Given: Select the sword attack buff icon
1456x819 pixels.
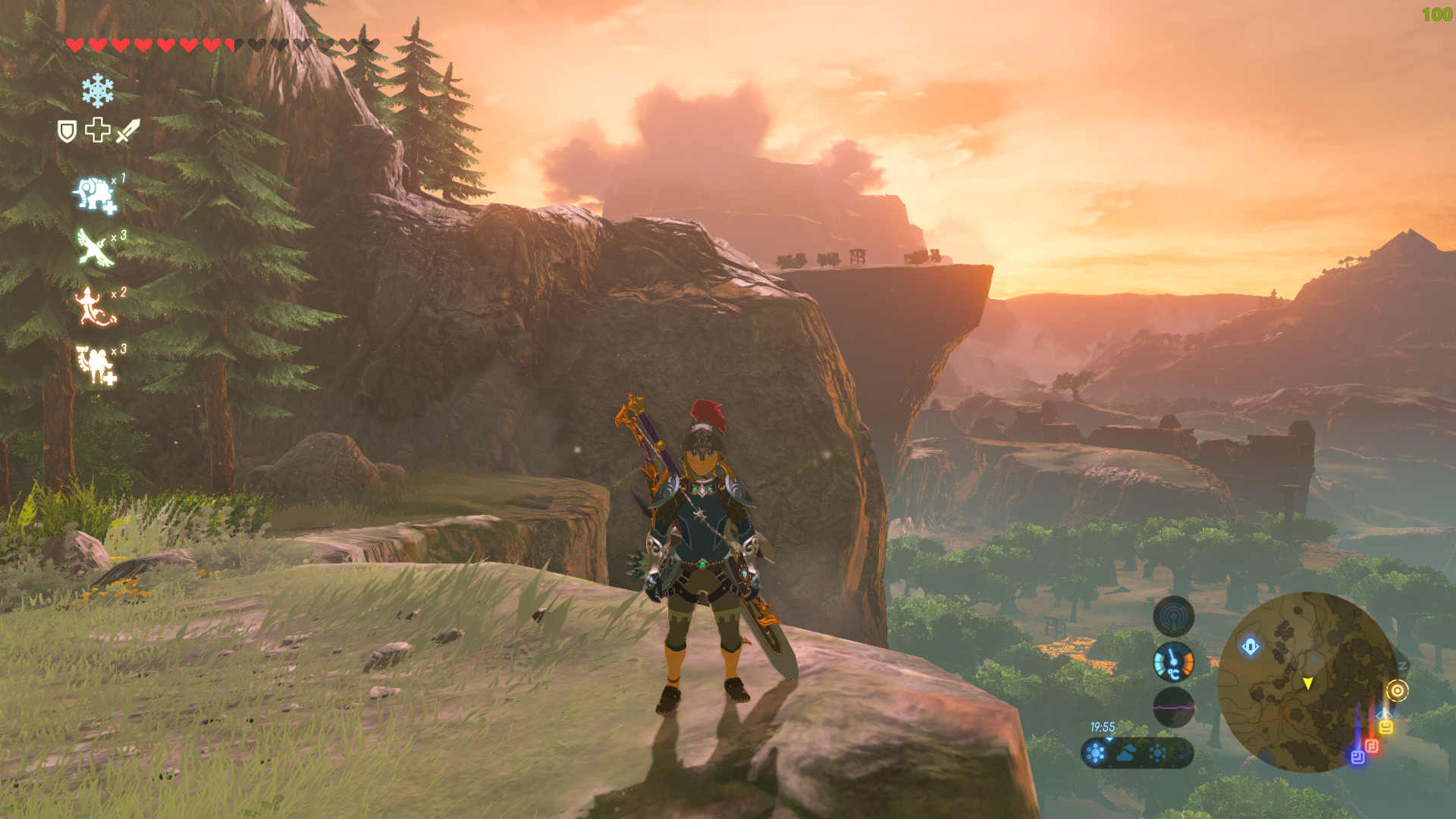Looking at the screenshot, I should (128, 130).
